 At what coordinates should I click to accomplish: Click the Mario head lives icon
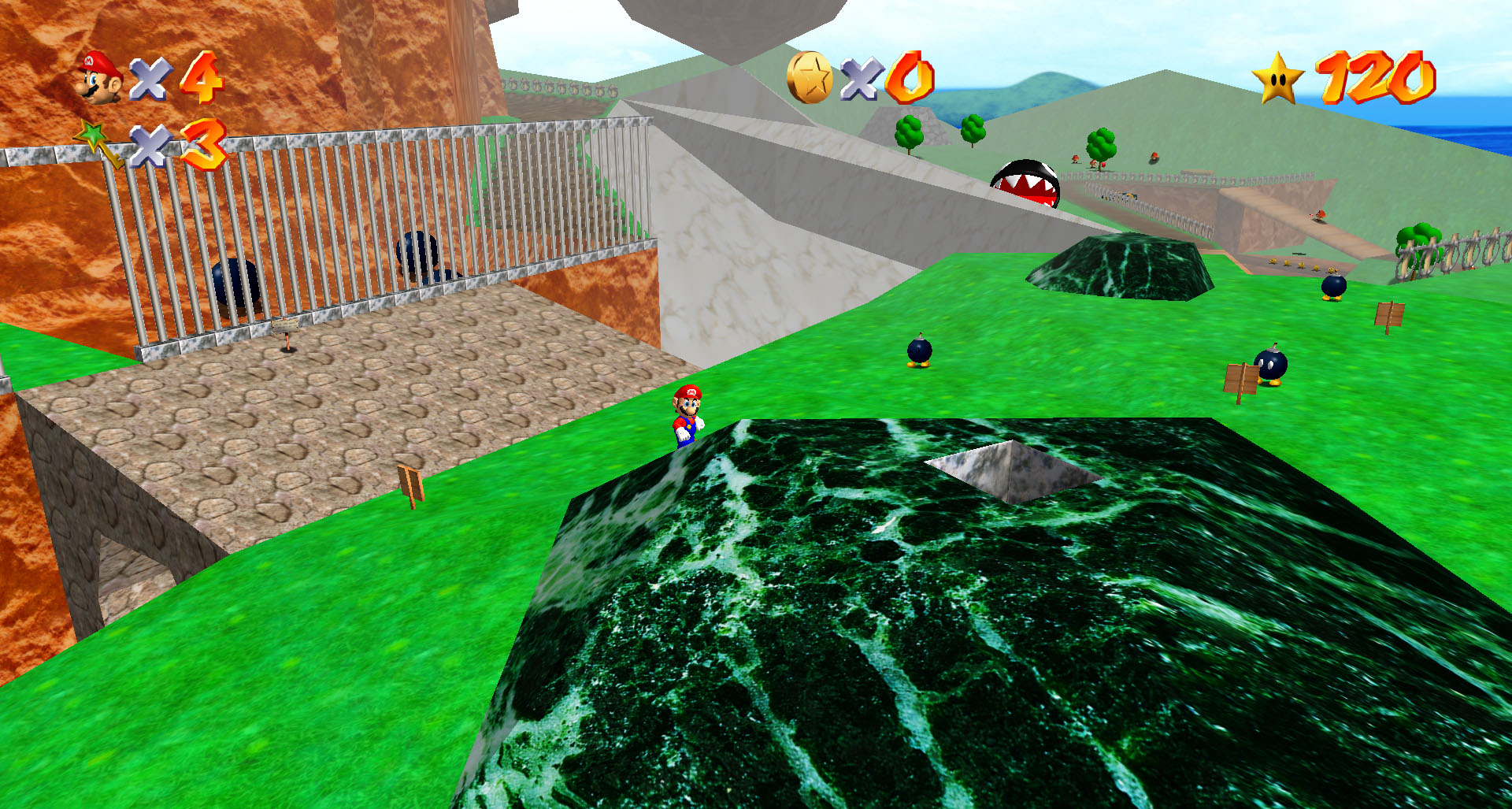pyautogui.click(x=100, y=77)
